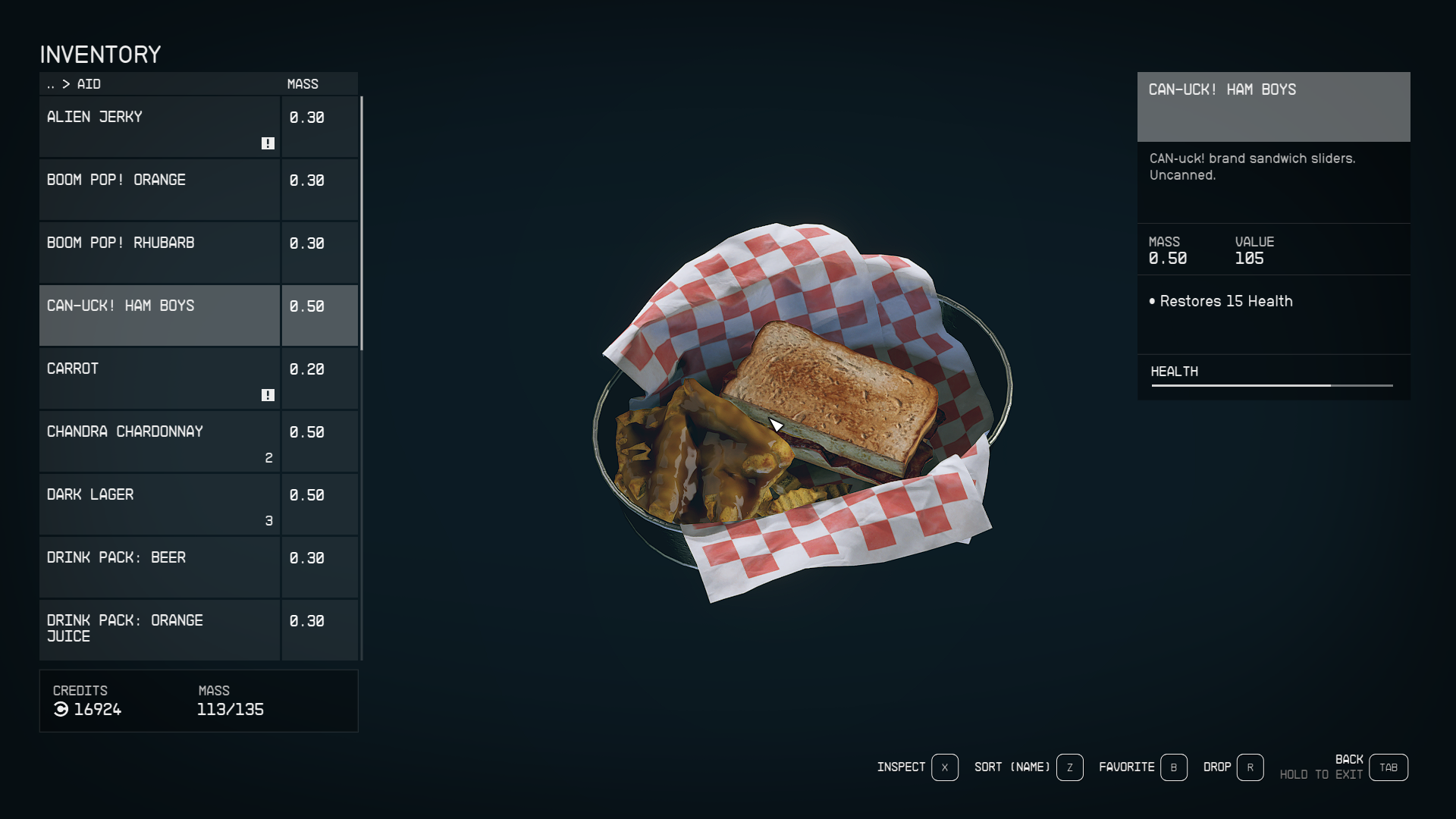1456x819 pixels.
Task: Select Drink Pack: Orange Juice
Action: [159, 629]
